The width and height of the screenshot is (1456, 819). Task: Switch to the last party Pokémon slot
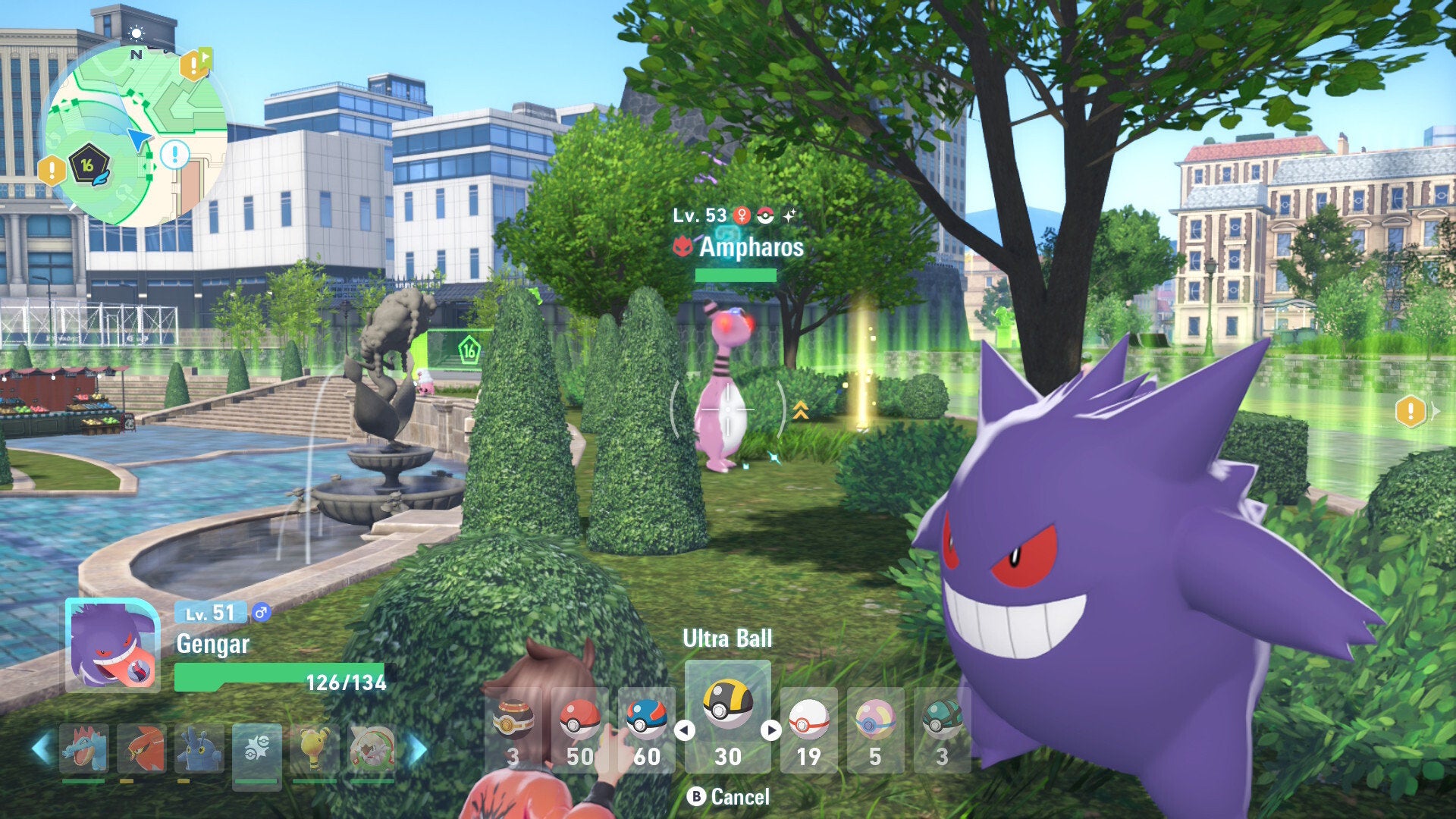[x=372, y=749]
